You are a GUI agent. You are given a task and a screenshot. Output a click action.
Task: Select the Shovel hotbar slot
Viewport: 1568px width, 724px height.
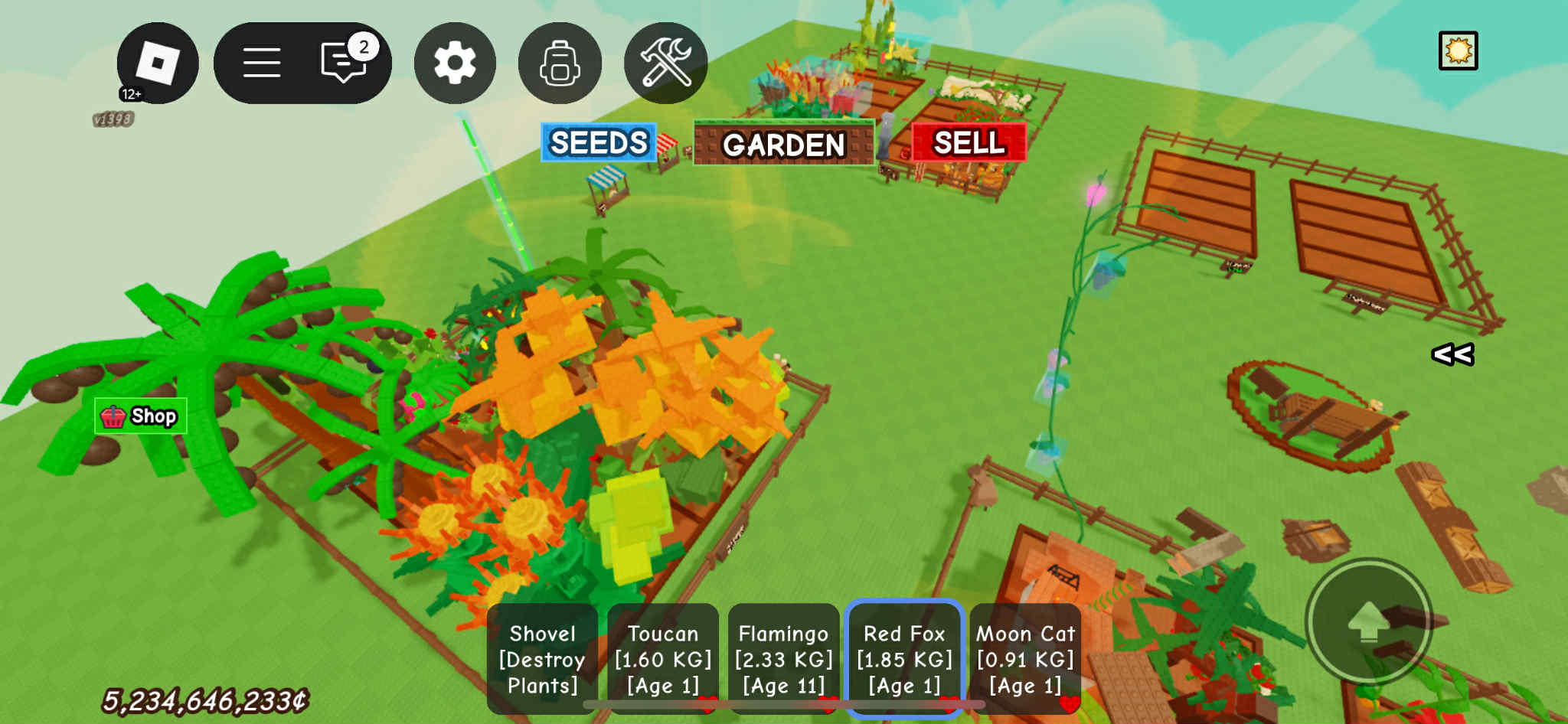tap(542, 659)
